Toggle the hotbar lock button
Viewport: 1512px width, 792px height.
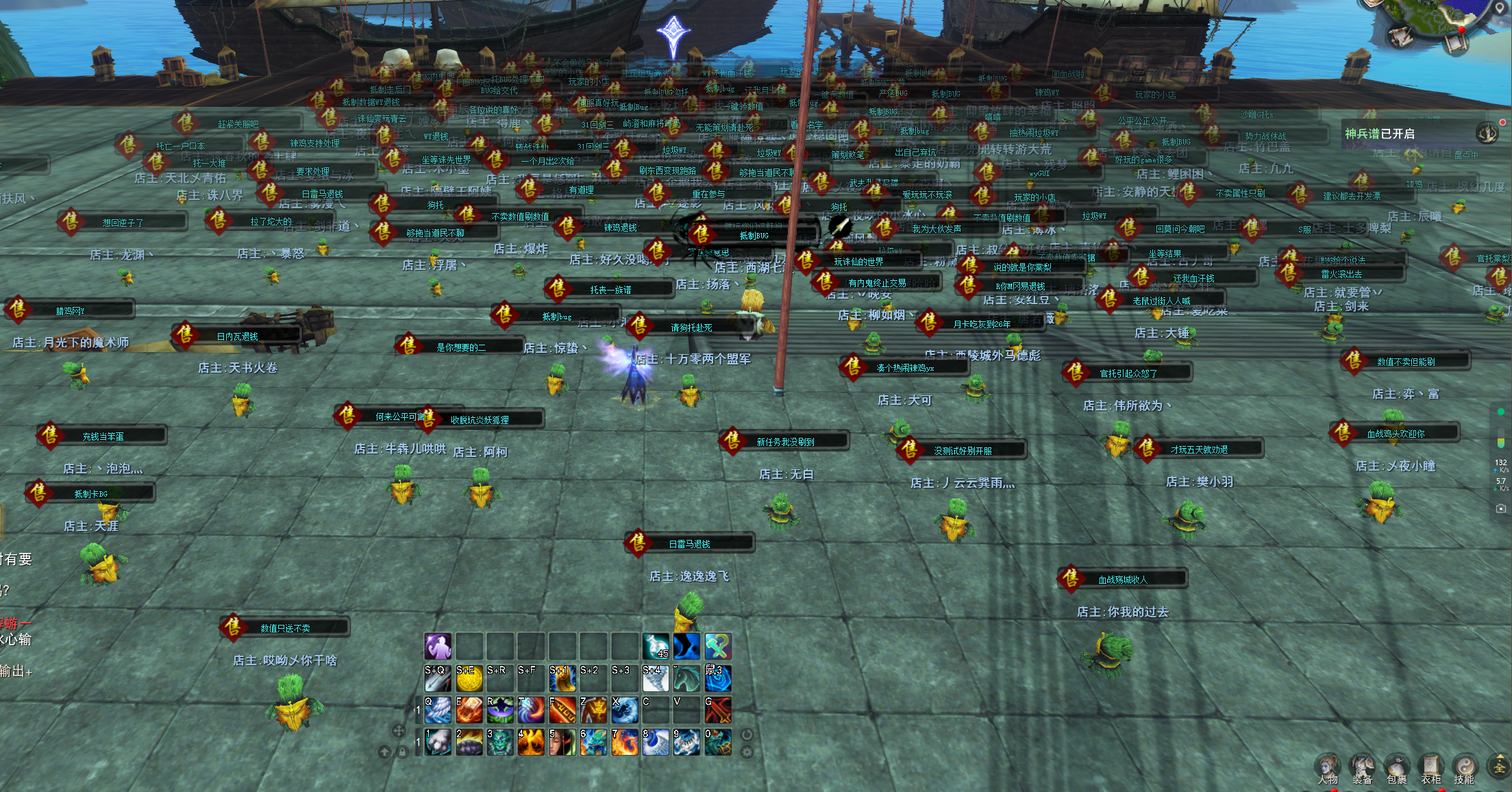pos(403,752)
